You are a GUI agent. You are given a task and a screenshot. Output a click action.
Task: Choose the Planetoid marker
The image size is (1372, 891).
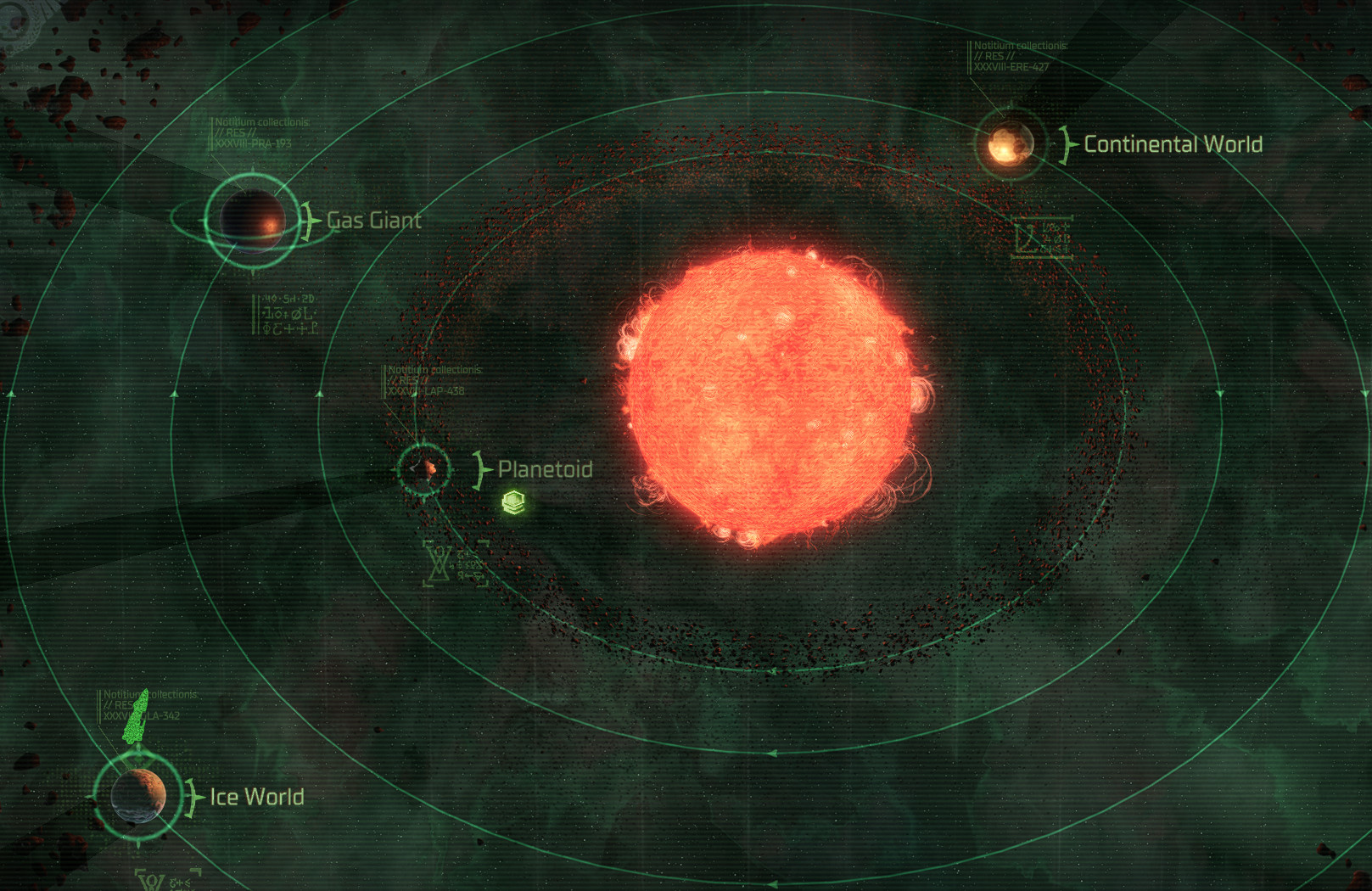(423, 468)
